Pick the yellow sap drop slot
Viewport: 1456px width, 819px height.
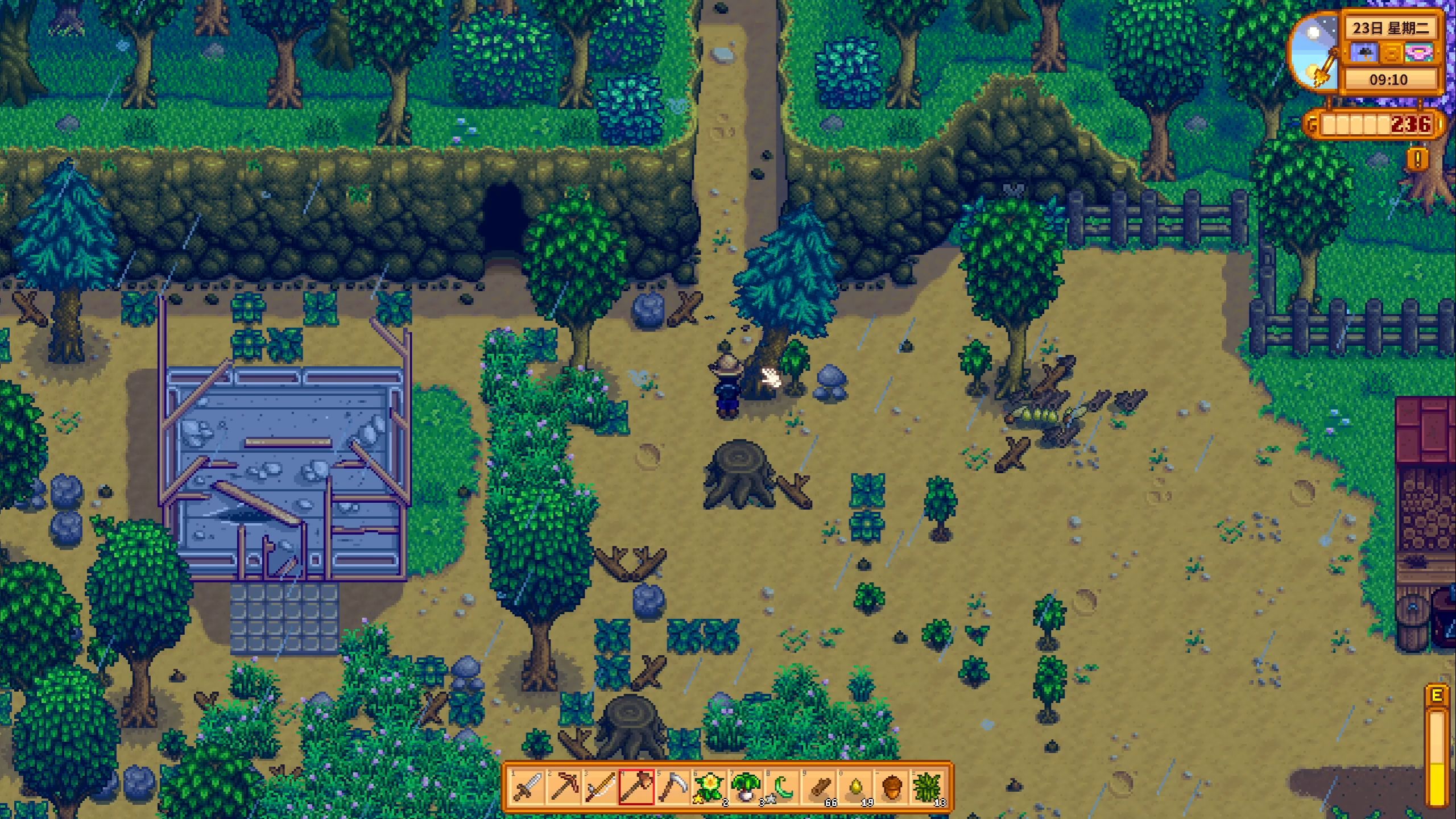855,788
